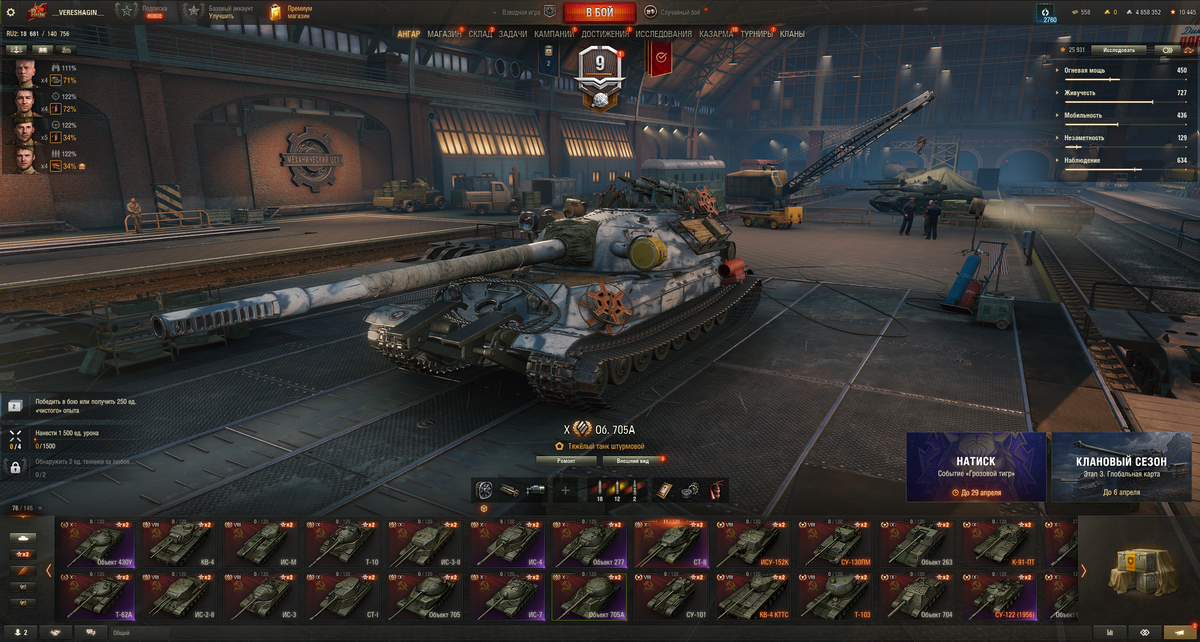Open the КЛАНОВЫЙ СЕЗОН banner
The height and width of the screenshot is (642, 1200).
tap(1121, 467)
